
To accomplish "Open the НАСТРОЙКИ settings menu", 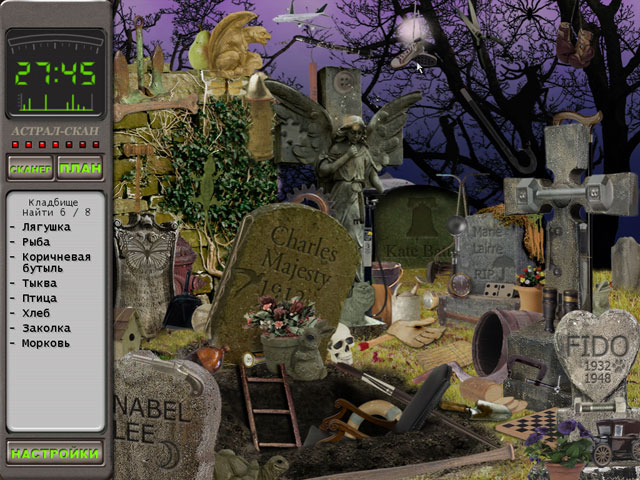I will (x=56, y=453).
